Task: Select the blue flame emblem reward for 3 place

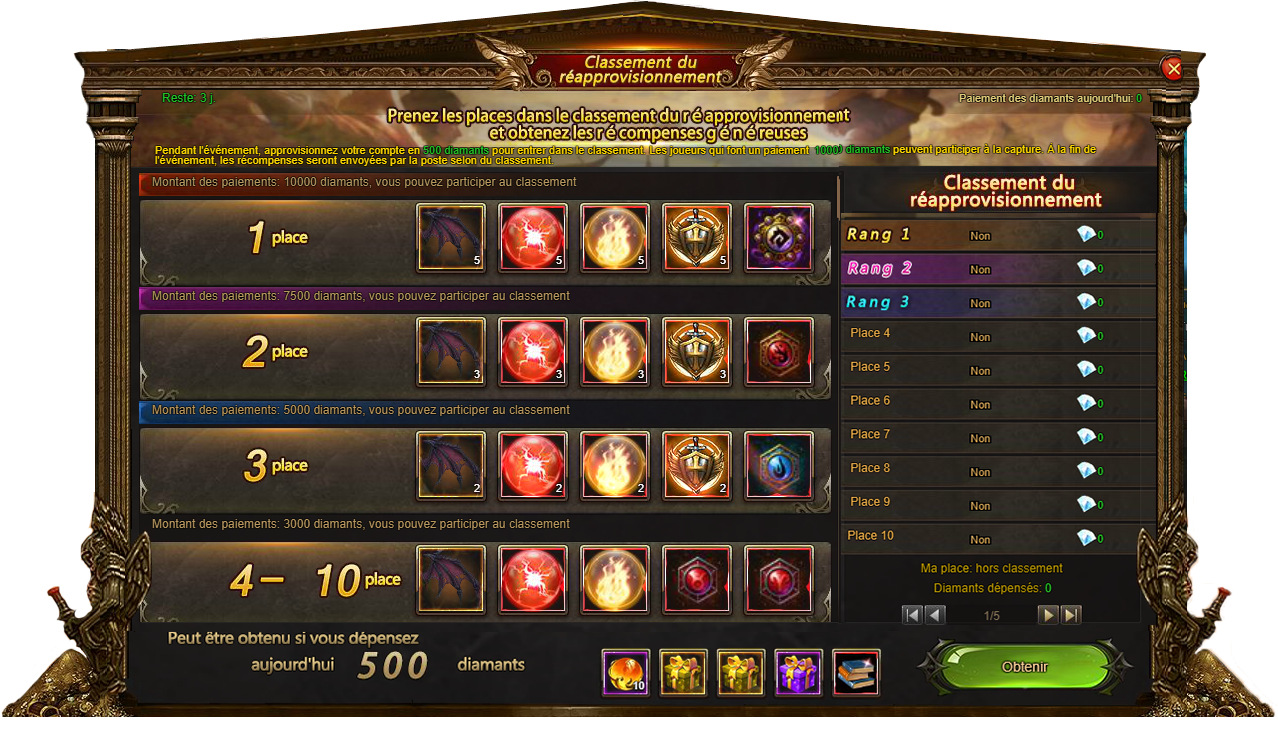Action: coord(779,466)
